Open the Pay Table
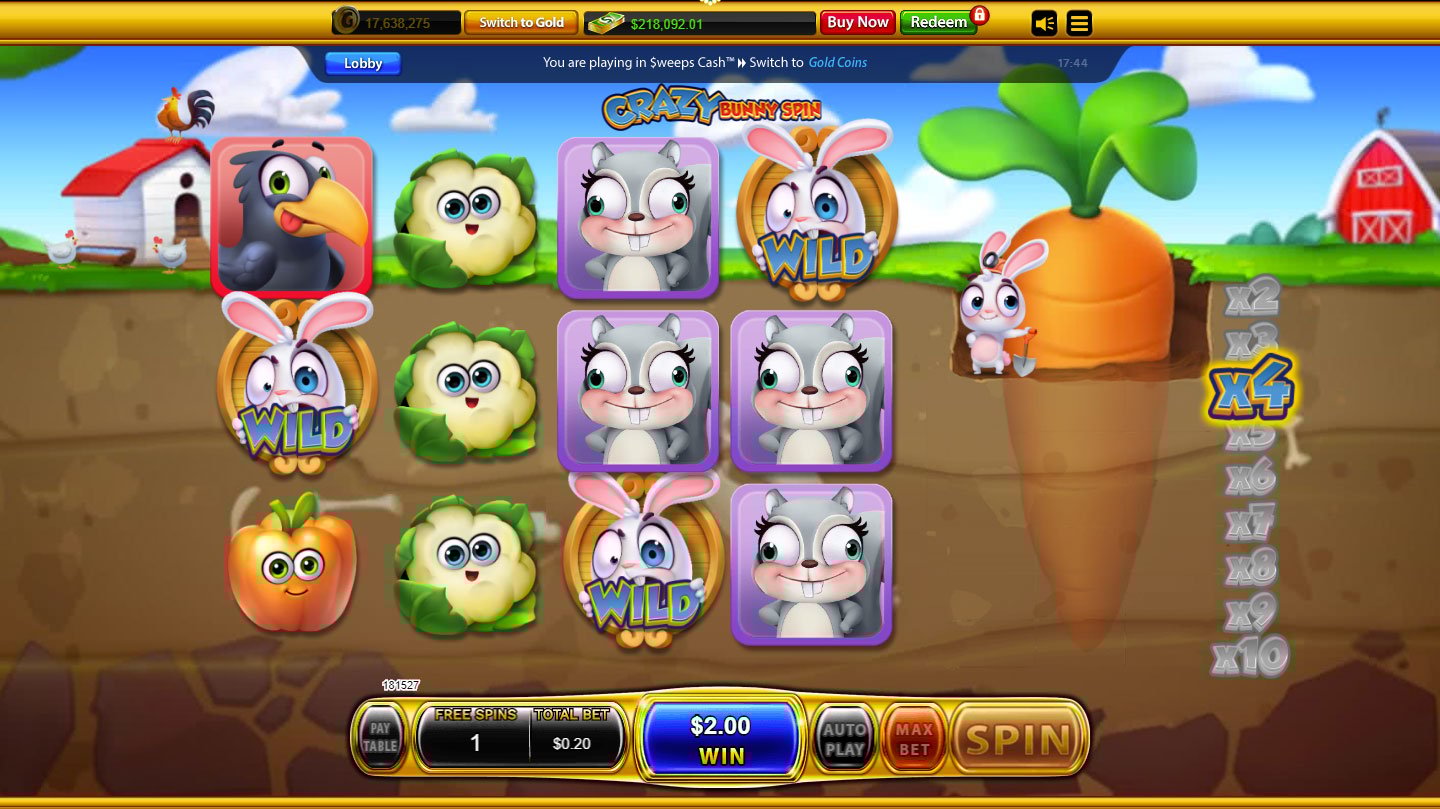The image size is (1440, 809). (380, 738)
